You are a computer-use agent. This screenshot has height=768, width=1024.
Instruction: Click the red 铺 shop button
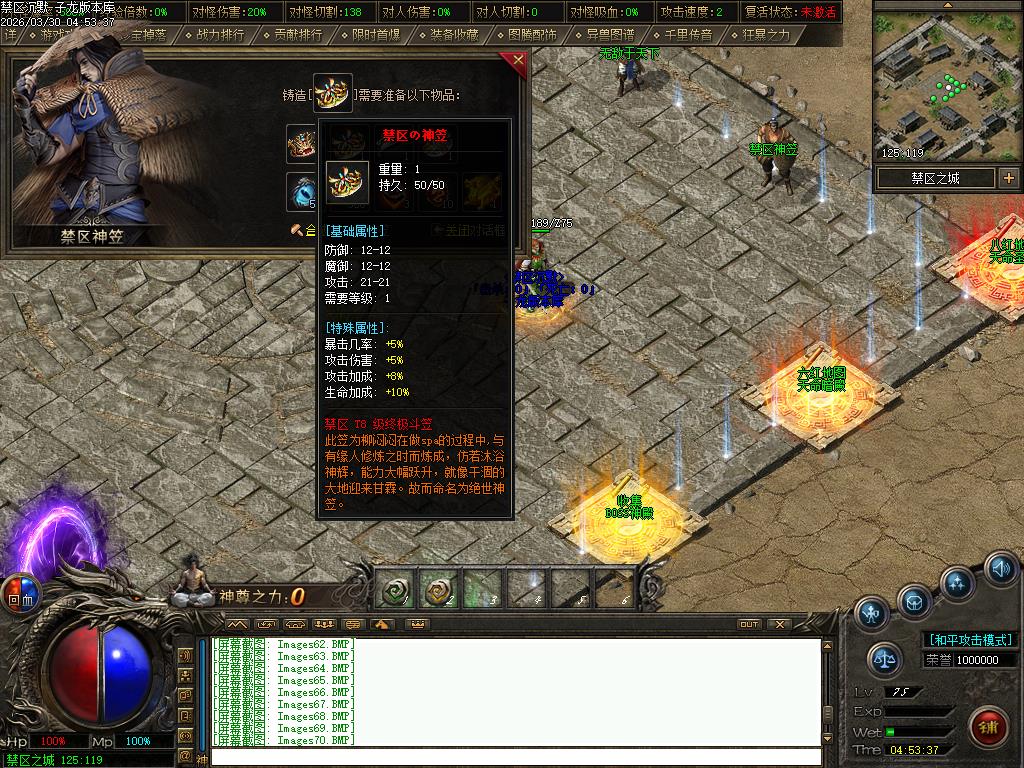coord(989,724)
